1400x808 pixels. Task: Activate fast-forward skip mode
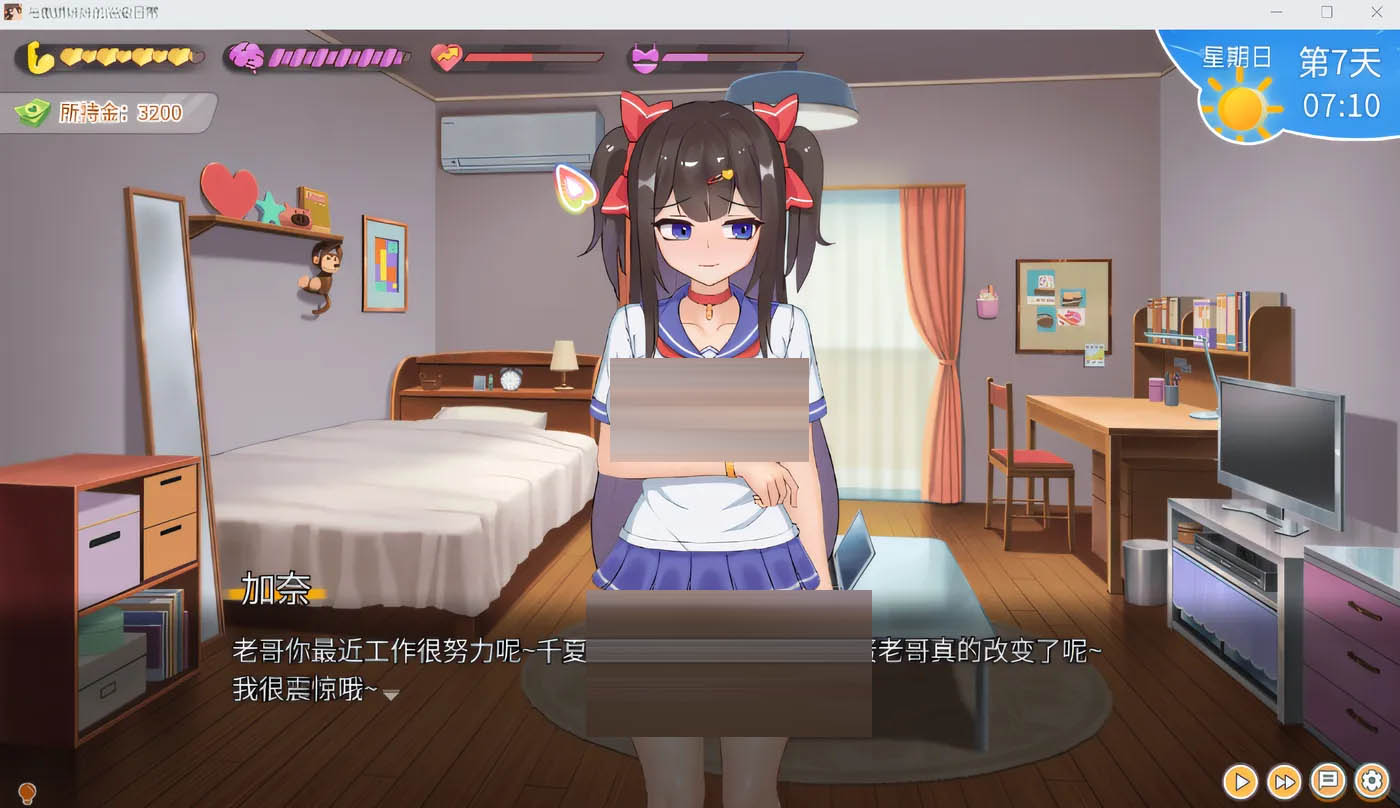coord(1283,782)
